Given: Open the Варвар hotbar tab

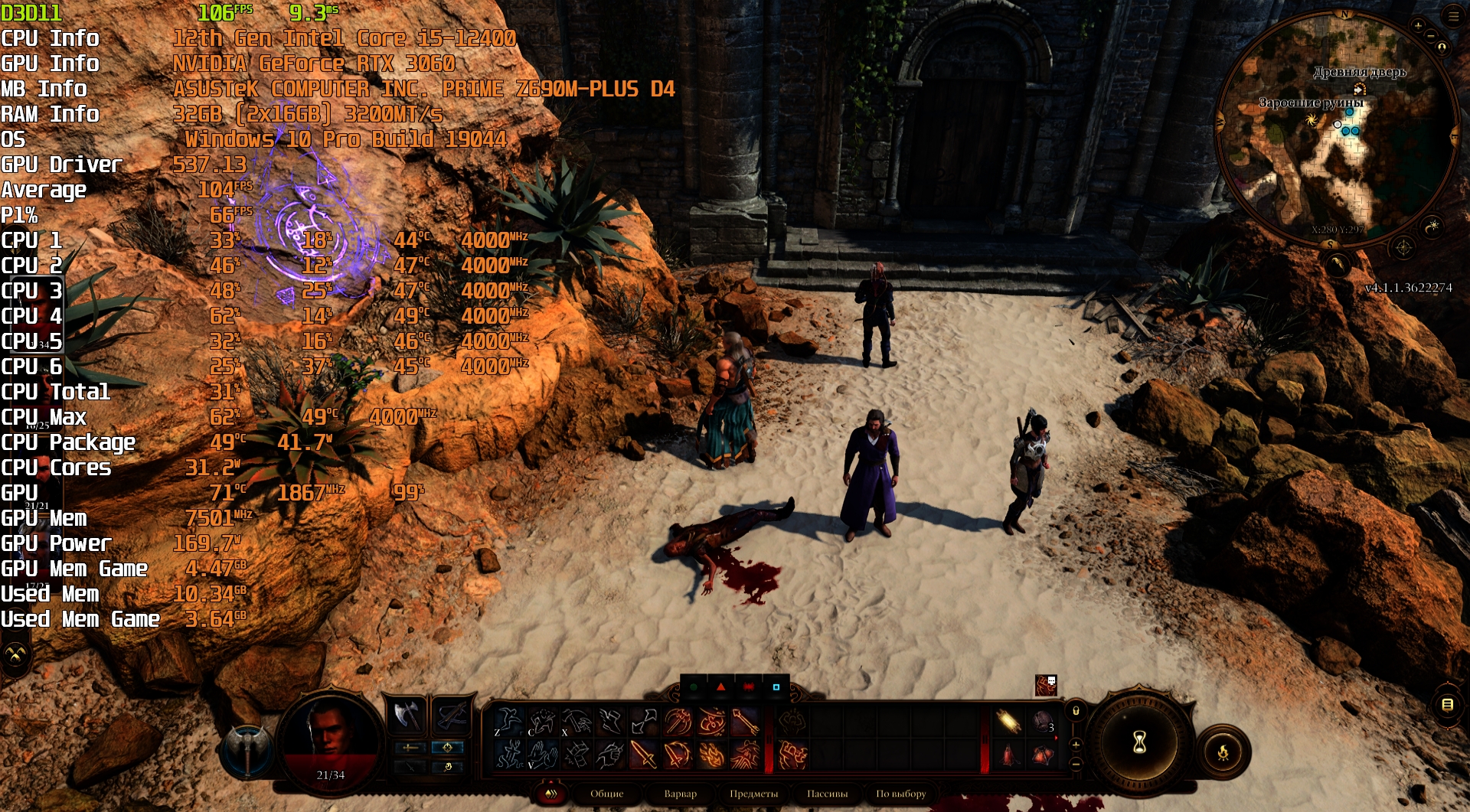Looking at the screenshot, I should tap(680, 794).
